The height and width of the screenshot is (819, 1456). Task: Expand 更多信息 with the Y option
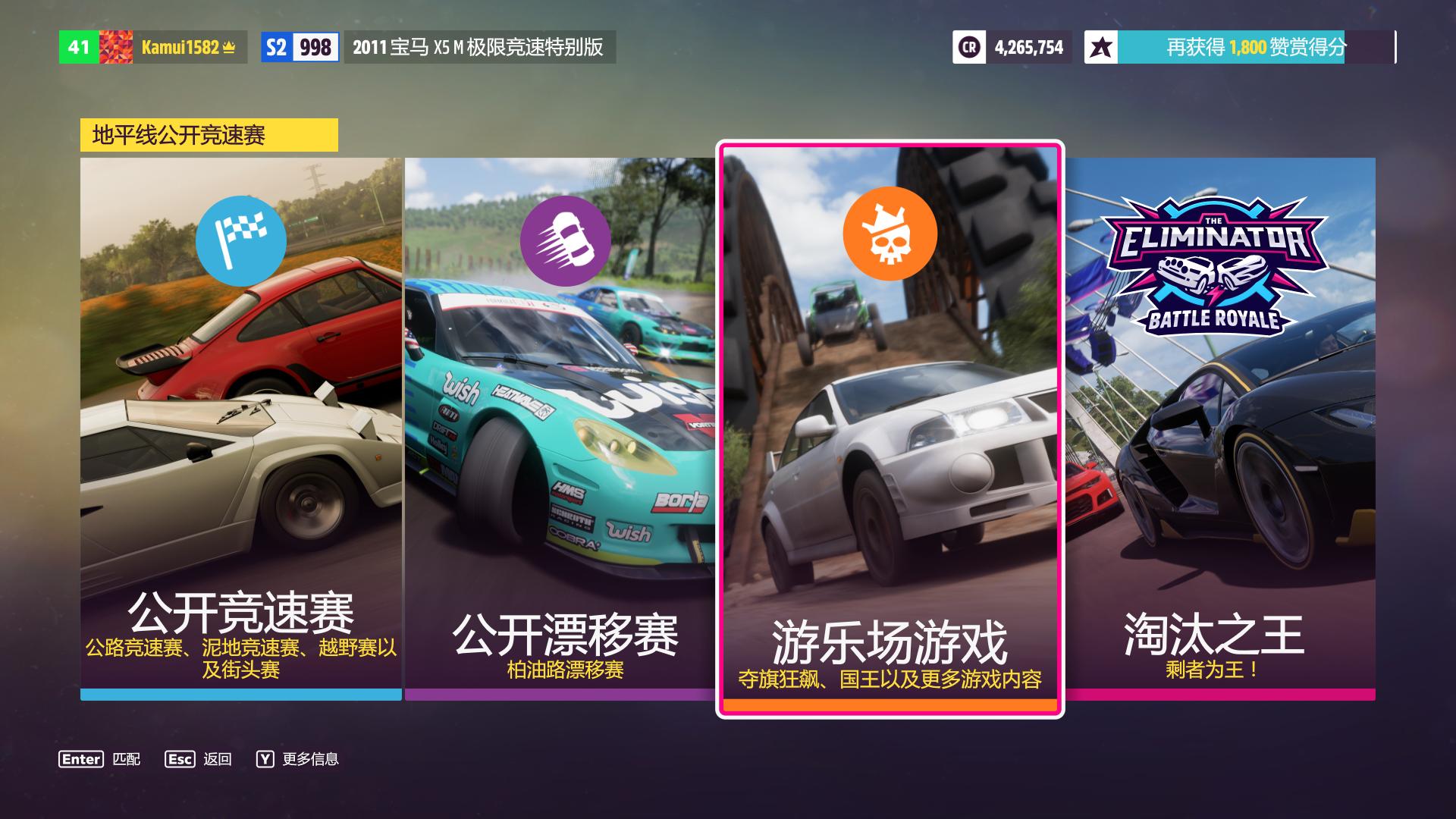(x=302, y=758)
